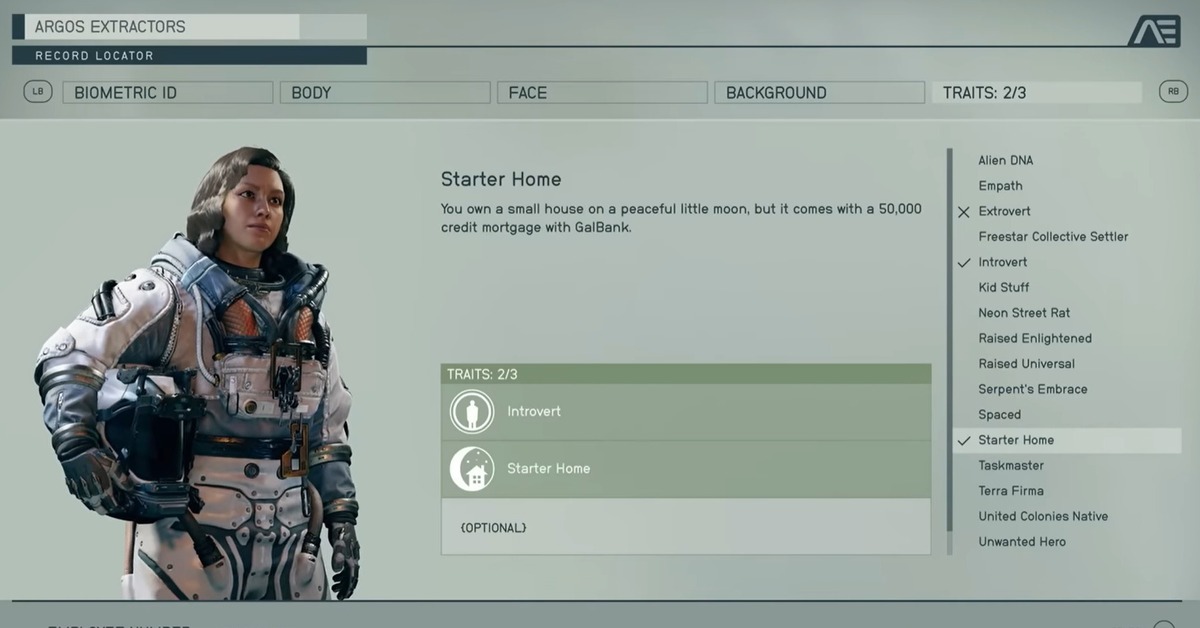Select the Starter Home chosen-trait slot with house icon
This screenshot has width=1200, height=628.
pos(685,469)
